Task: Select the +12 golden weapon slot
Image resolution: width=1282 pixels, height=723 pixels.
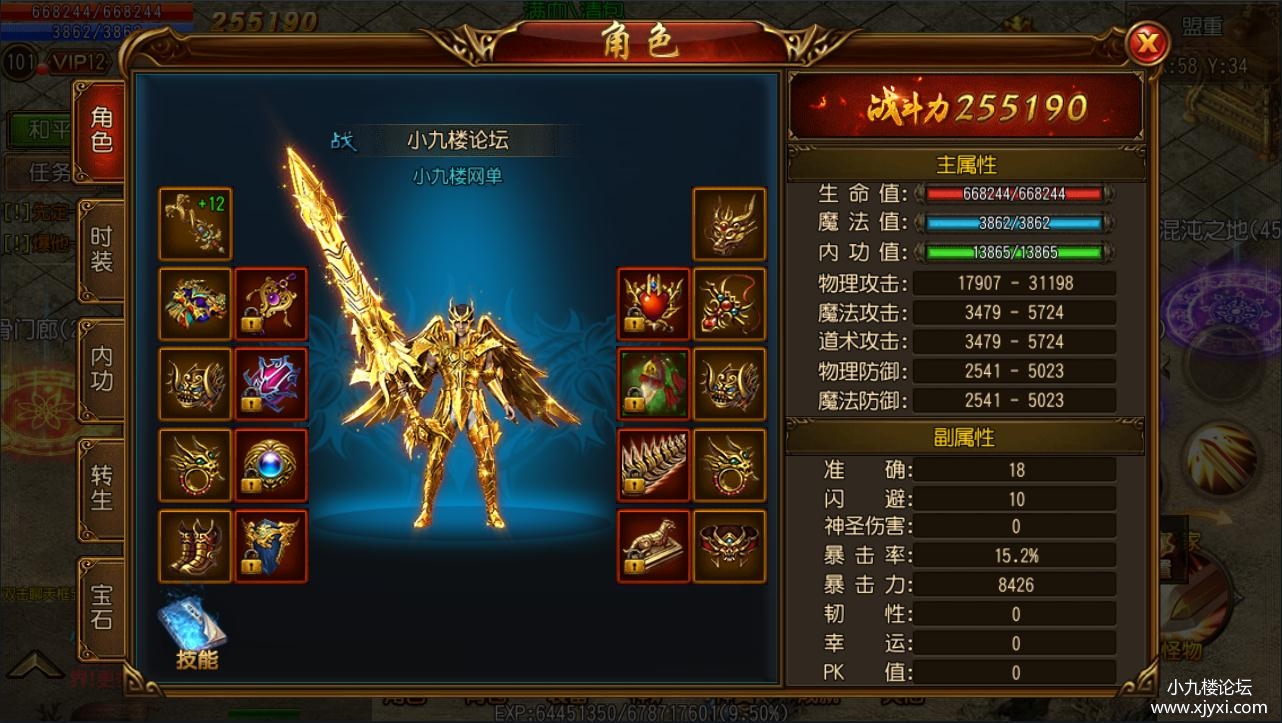Action: (194, 225)
